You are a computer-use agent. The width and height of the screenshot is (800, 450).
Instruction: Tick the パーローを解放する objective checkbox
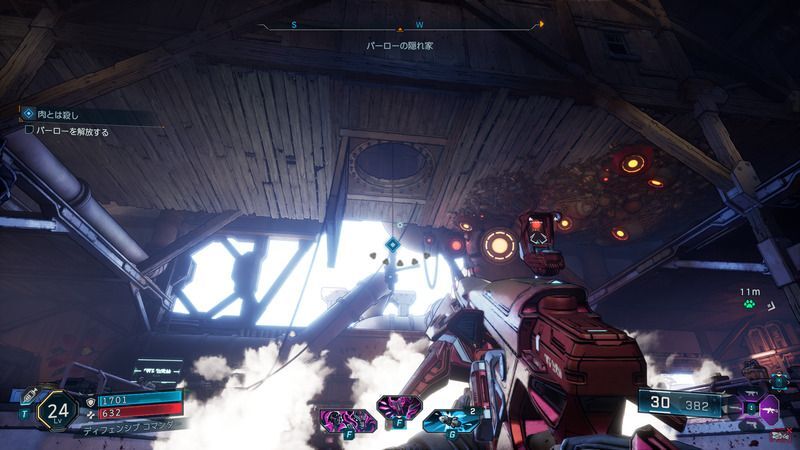29,131
